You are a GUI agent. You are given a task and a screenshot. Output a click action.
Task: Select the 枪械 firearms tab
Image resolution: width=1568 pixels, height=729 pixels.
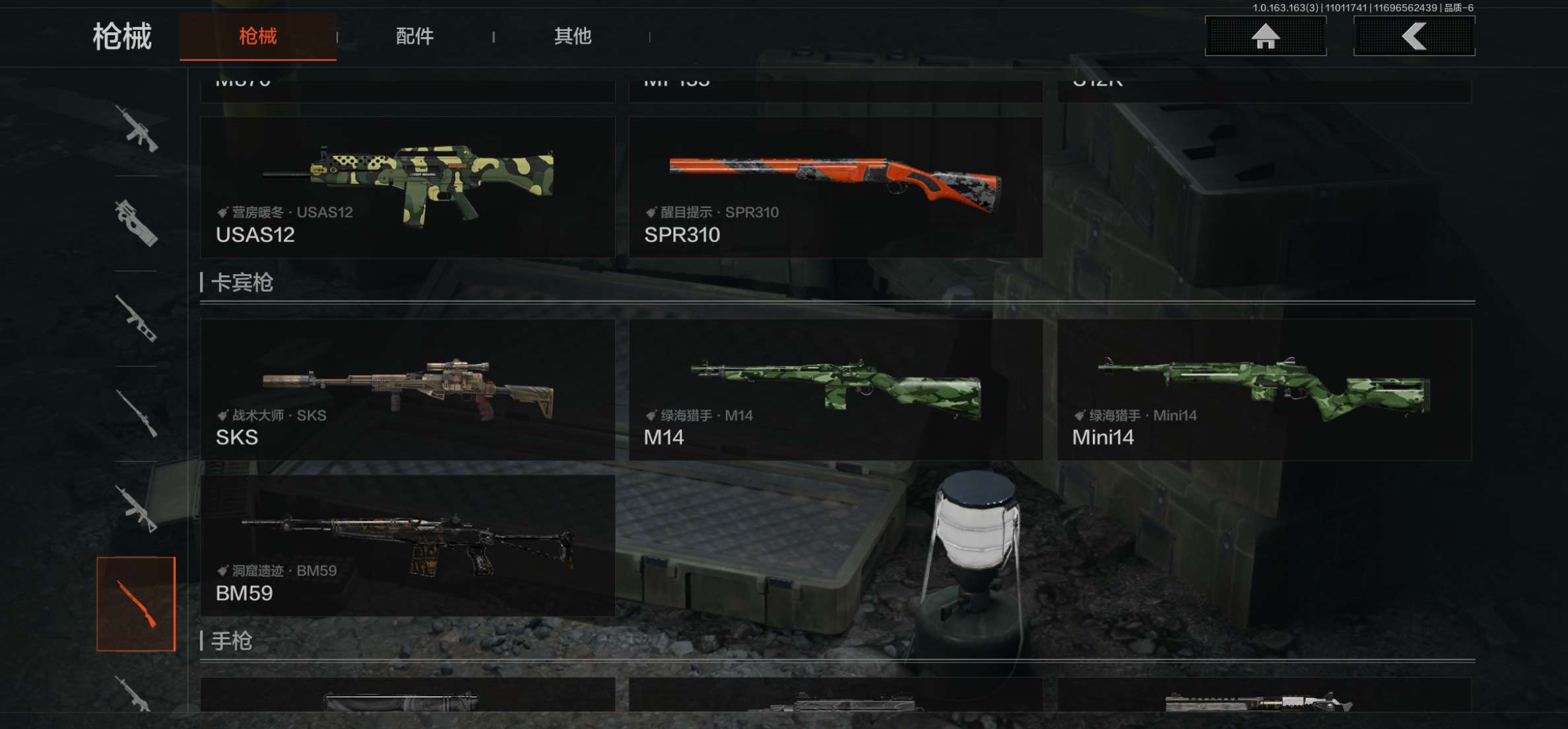[x=257, y=36]
